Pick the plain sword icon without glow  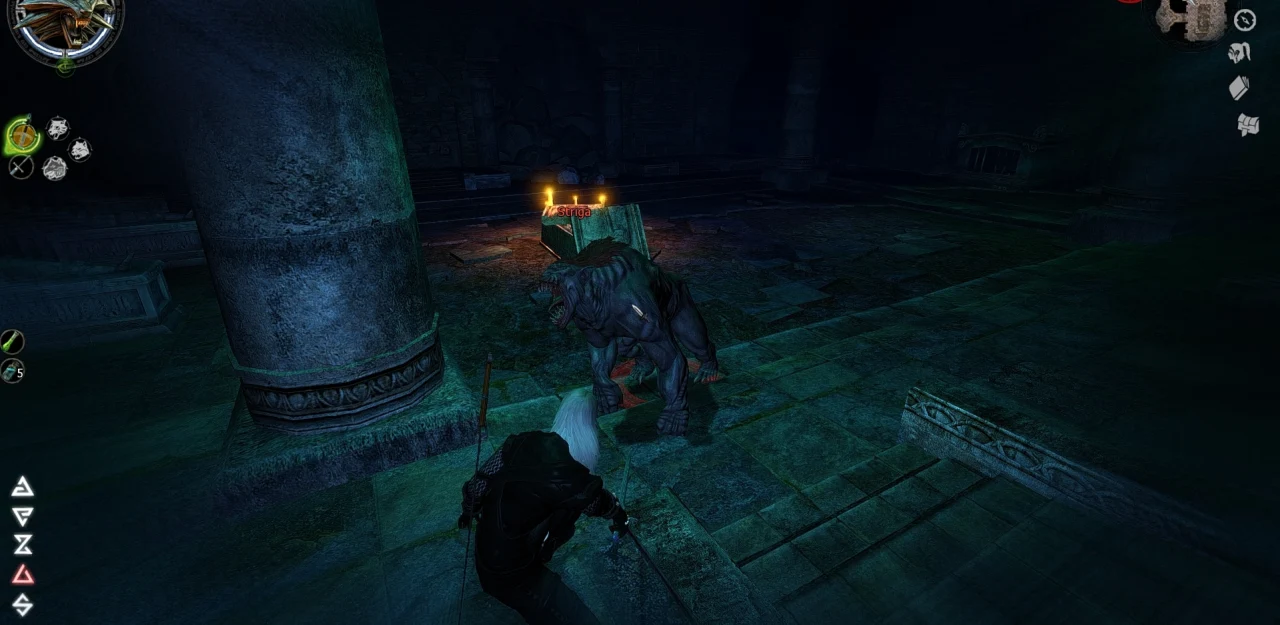[x=20, y=167]
